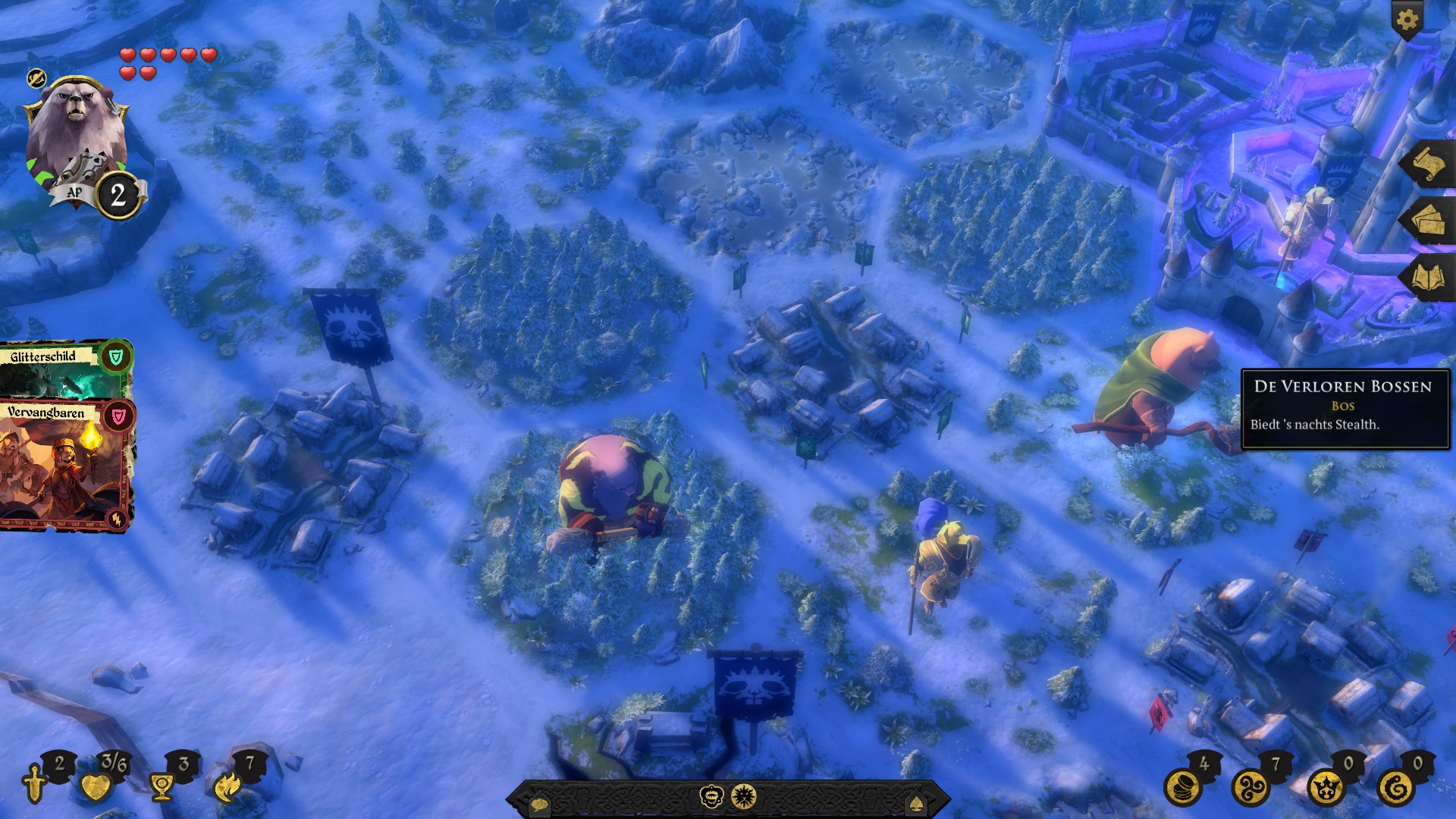Click the bear hero portrait
1456x819 pixels.
pos(74,133)
